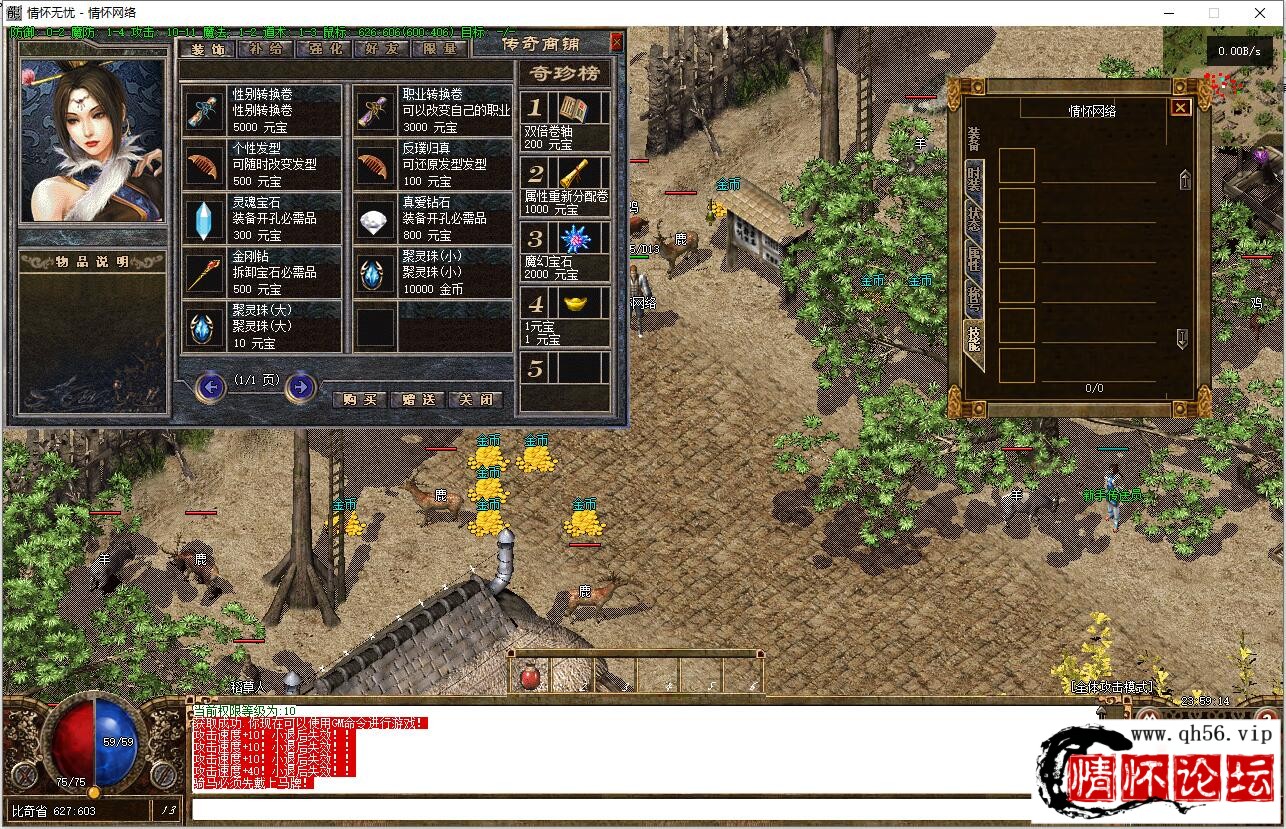This screenshot has height=829, width=1286.
Task: Use the red potion in the belt slot
Action: click(x=529, y=678)
